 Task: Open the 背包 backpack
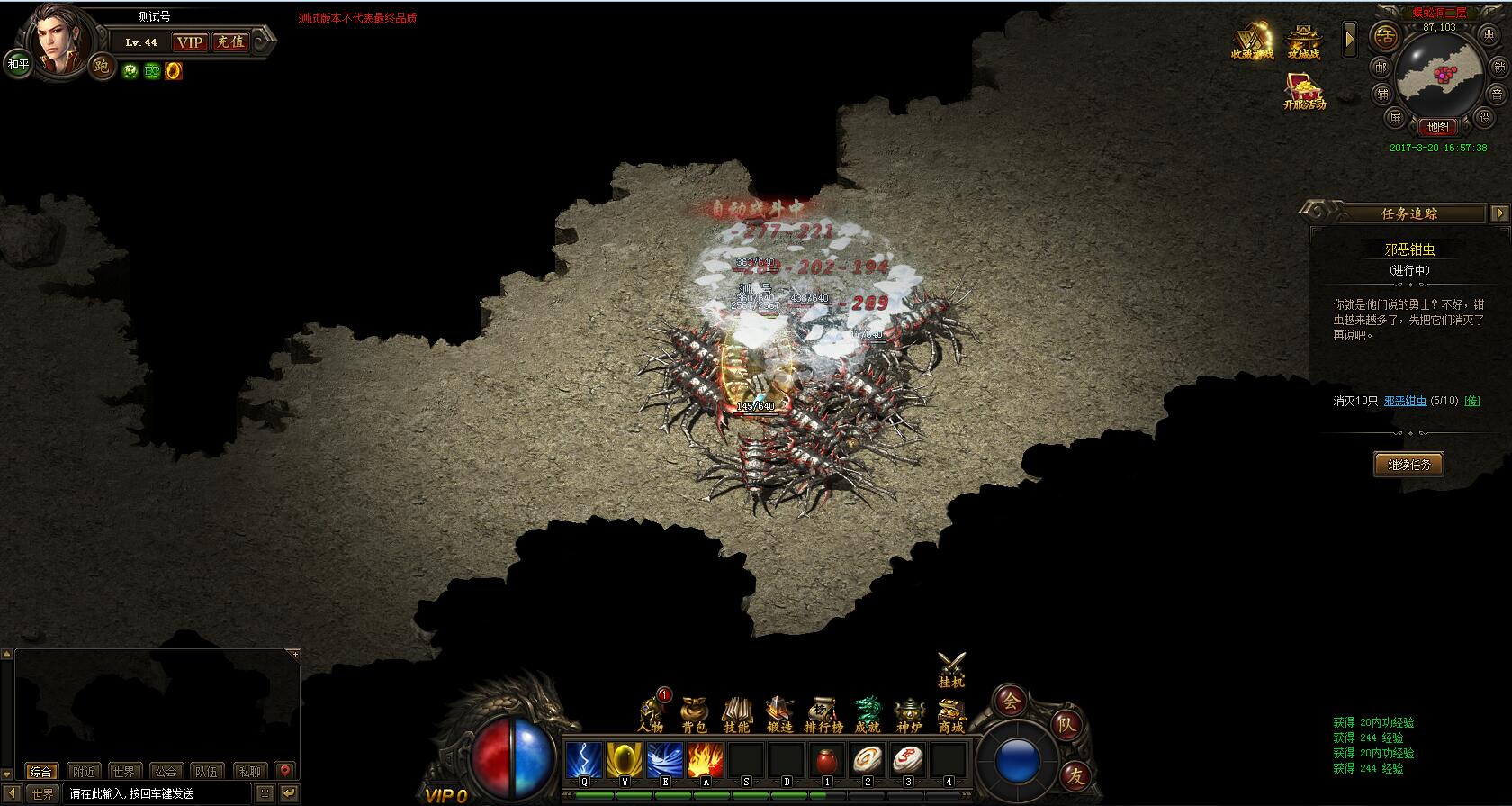click(694, 714)
